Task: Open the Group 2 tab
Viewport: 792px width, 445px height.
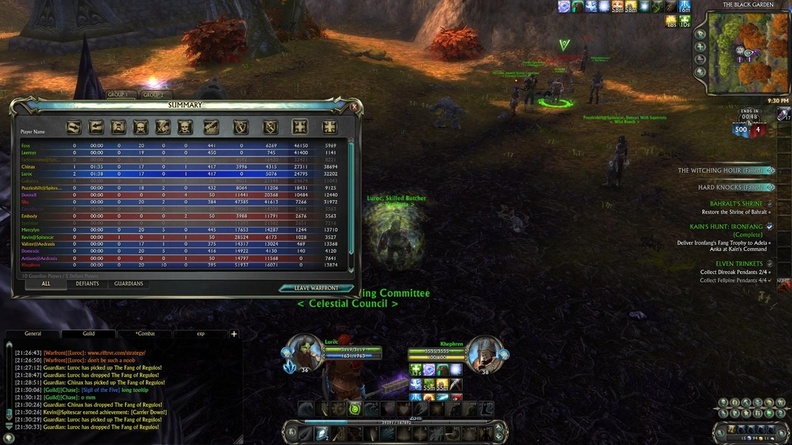Action: pyautogui.click(x=152, y=94)
